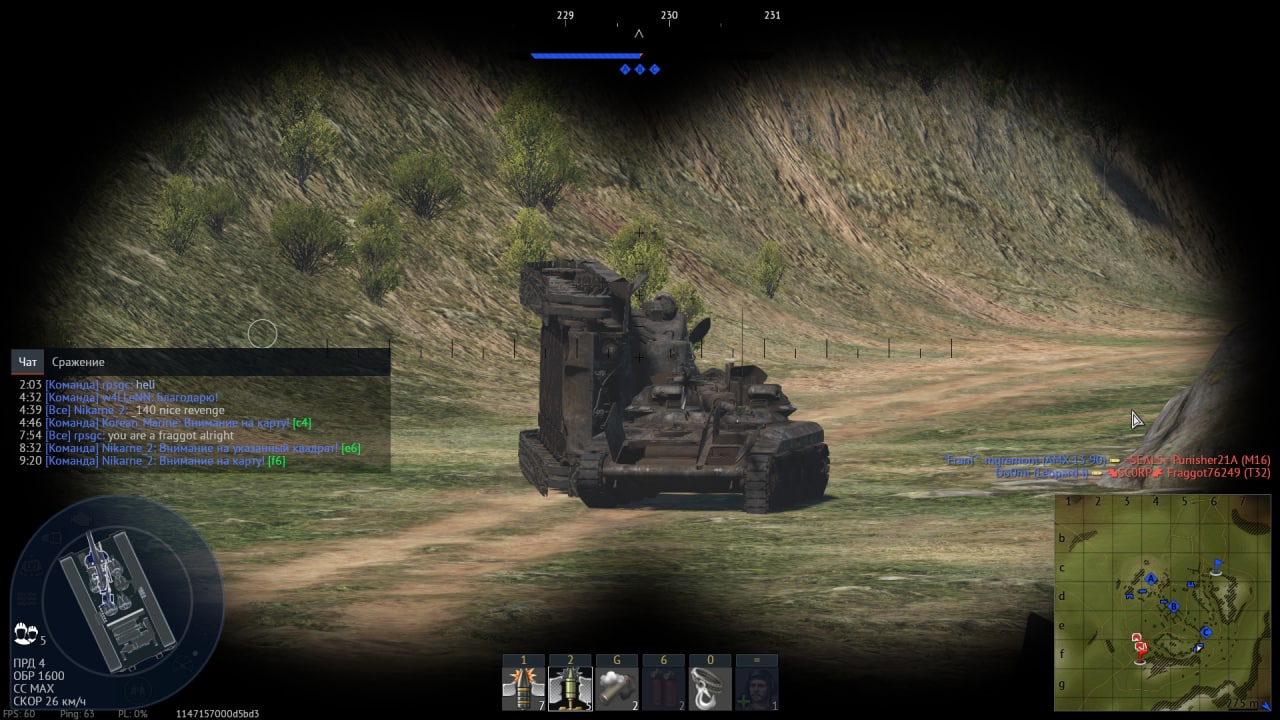Choose the green shell in slot 2
The height and width of the screenshot is (720, 1280).
570,689
